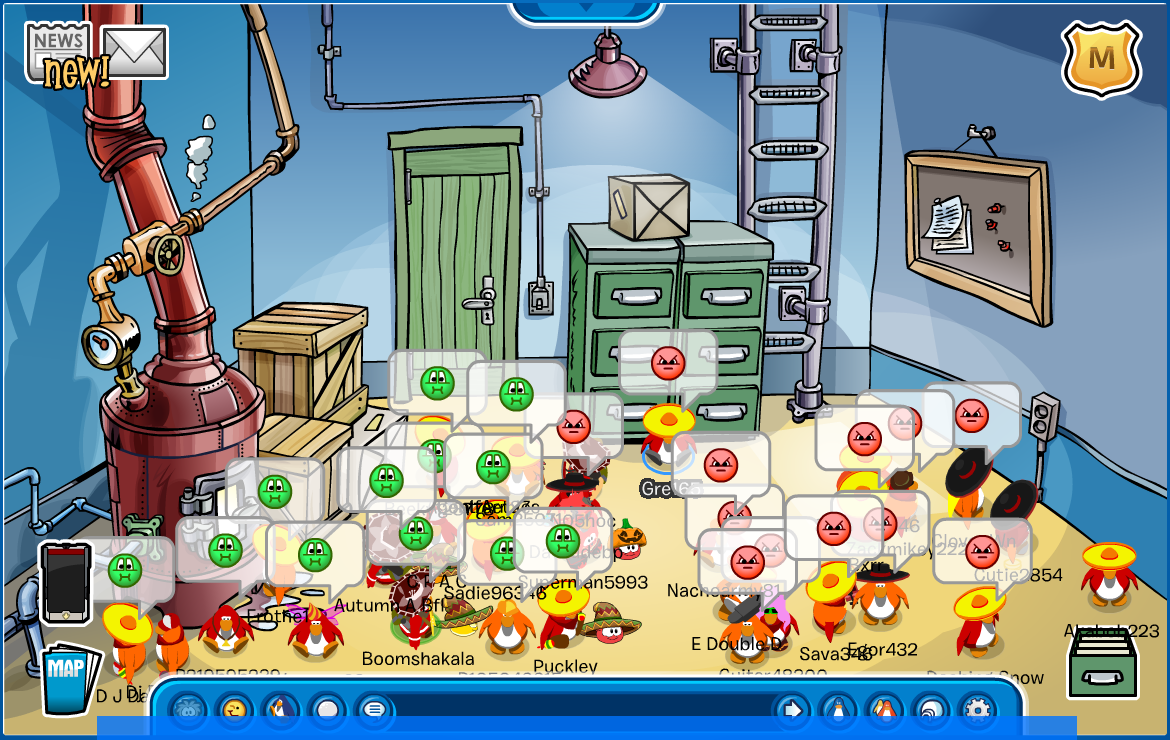Open the moderator M badge
This screenshot has height=740, width=1170.
coord(1101,59)
